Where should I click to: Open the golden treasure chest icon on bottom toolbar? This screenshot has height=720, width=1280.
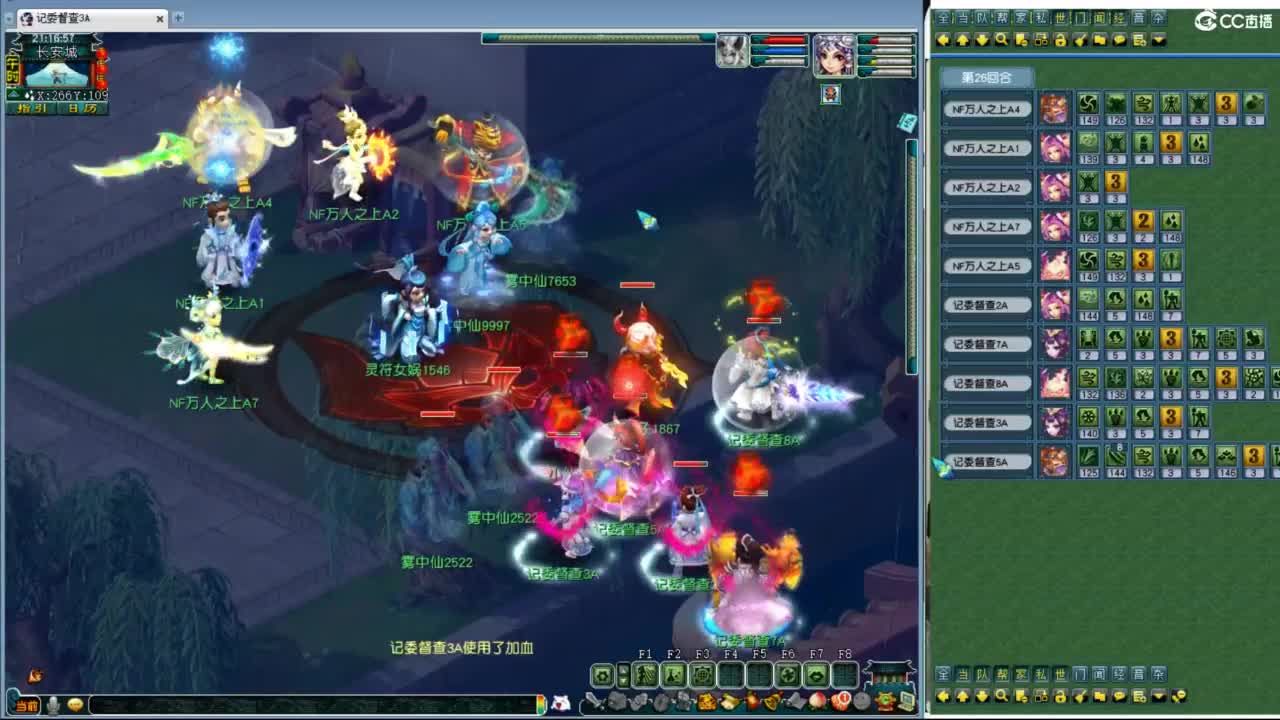pos(706,702)
